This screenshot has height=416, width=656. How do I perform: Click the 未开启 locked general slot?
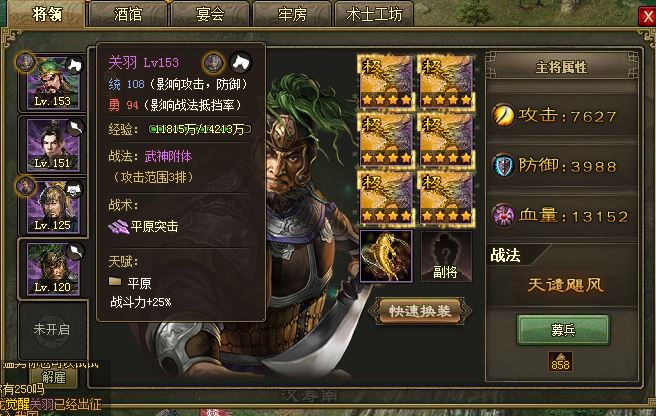(51, 329)
